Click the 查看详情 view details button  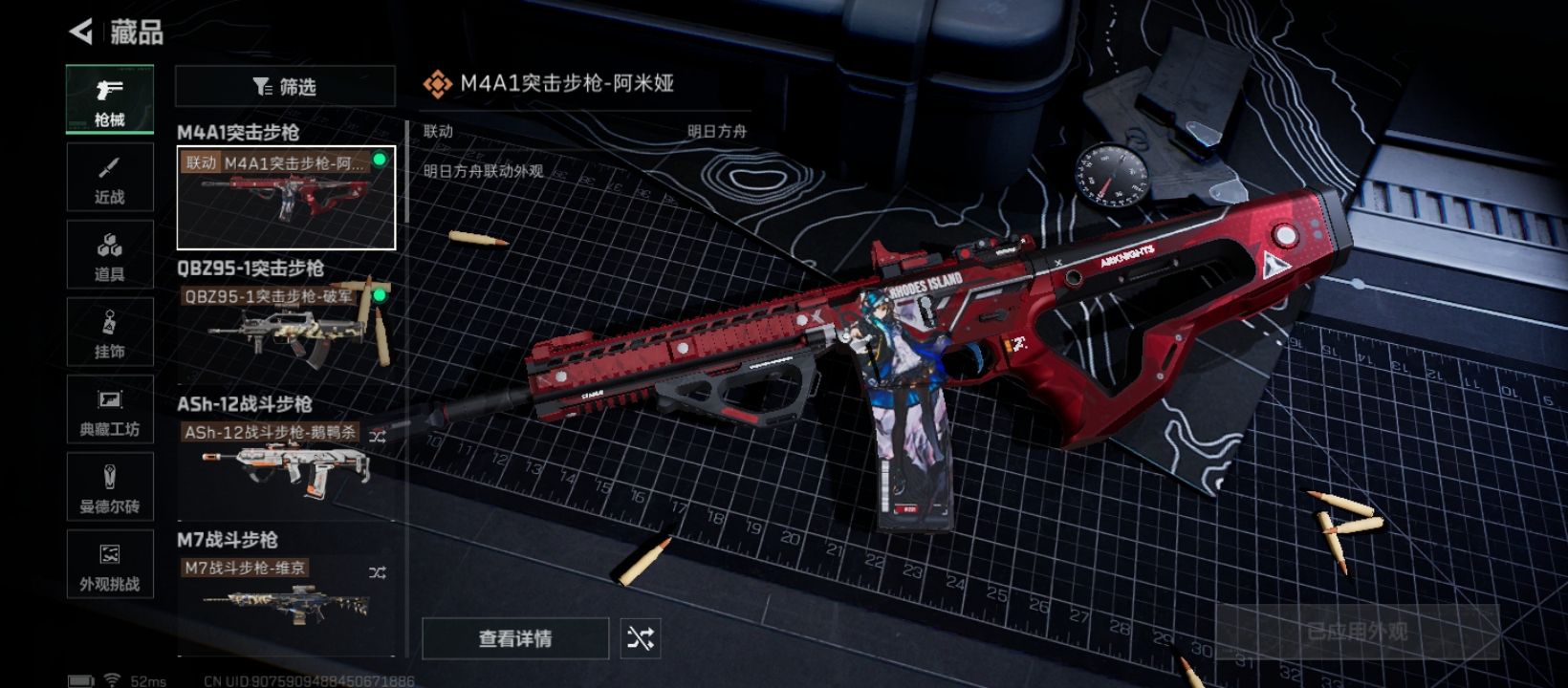coord(515,638)
